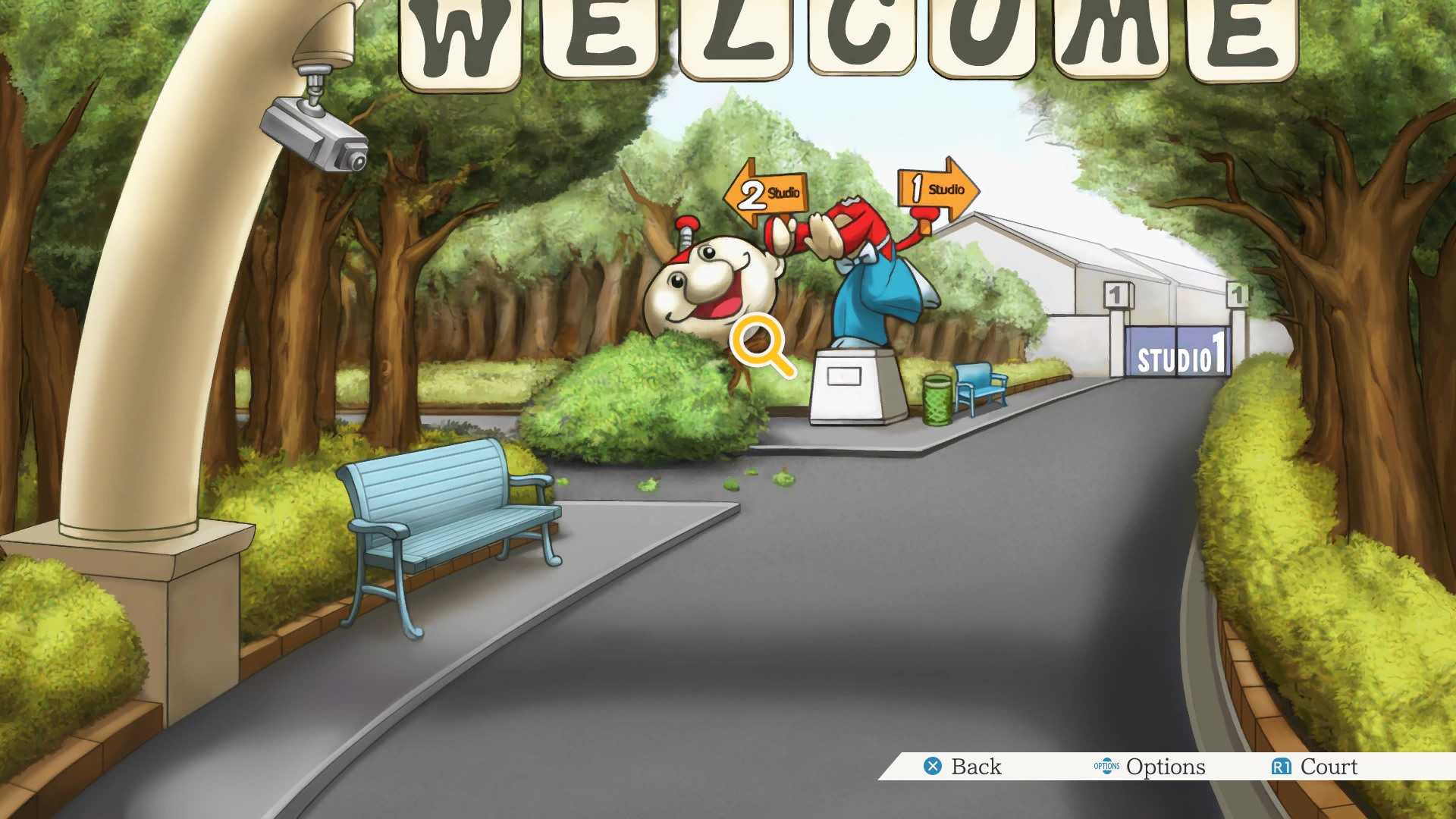Select the Court command
Image resolution: width=1456 pixels, height=819 pixels.
[1327, 767]
